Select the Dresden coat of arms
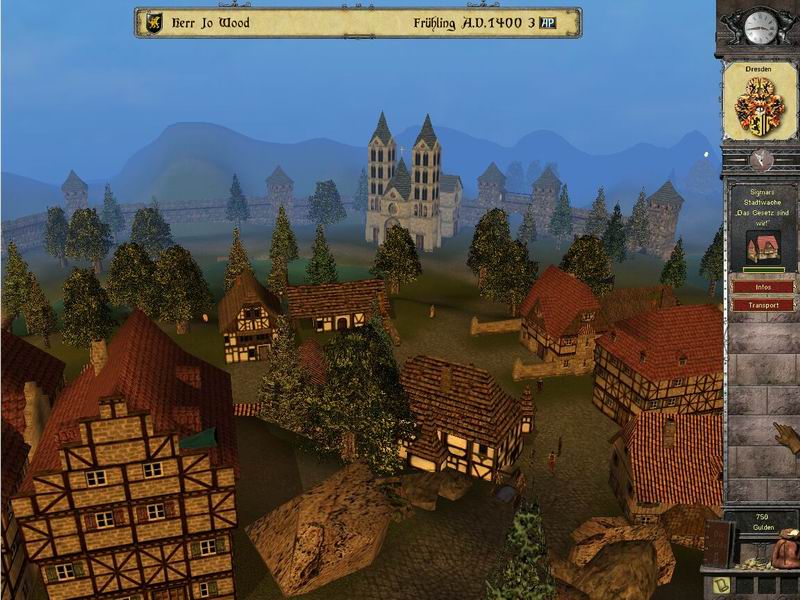 tap(760, 103)
